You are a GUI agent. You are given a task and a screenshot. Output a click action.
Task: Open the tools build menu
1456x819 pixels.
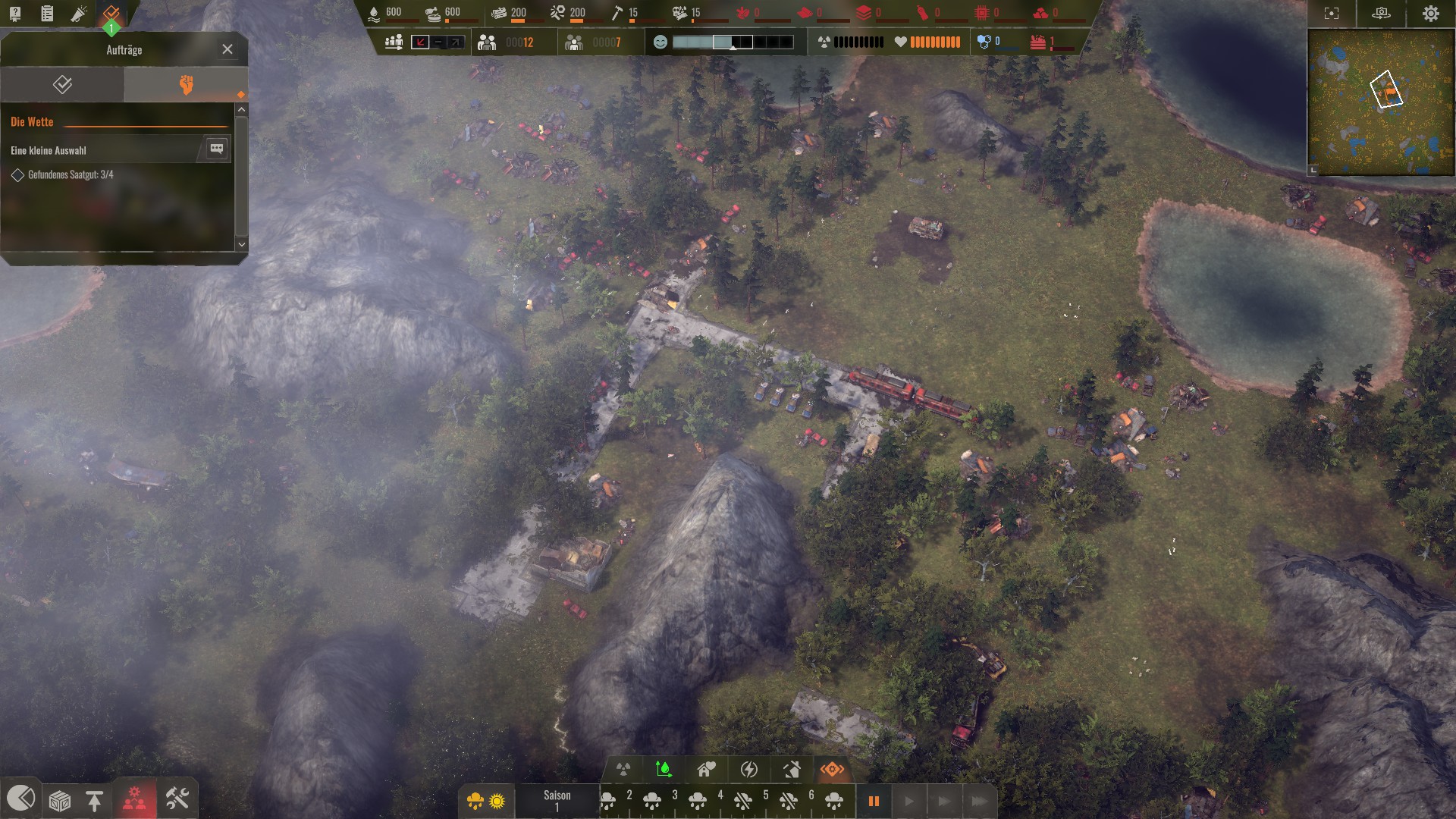click(x=177, y=799)
